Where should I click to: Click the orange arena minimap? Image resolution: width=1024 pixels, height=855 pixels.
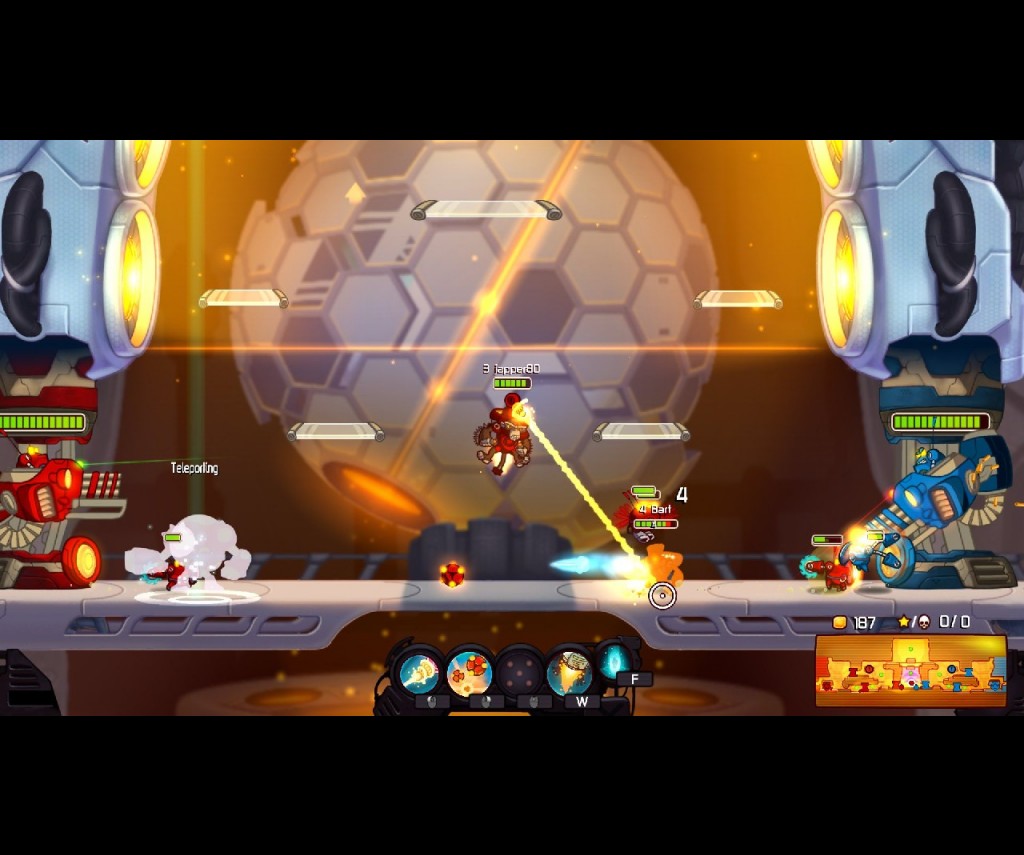coord(910,670)
